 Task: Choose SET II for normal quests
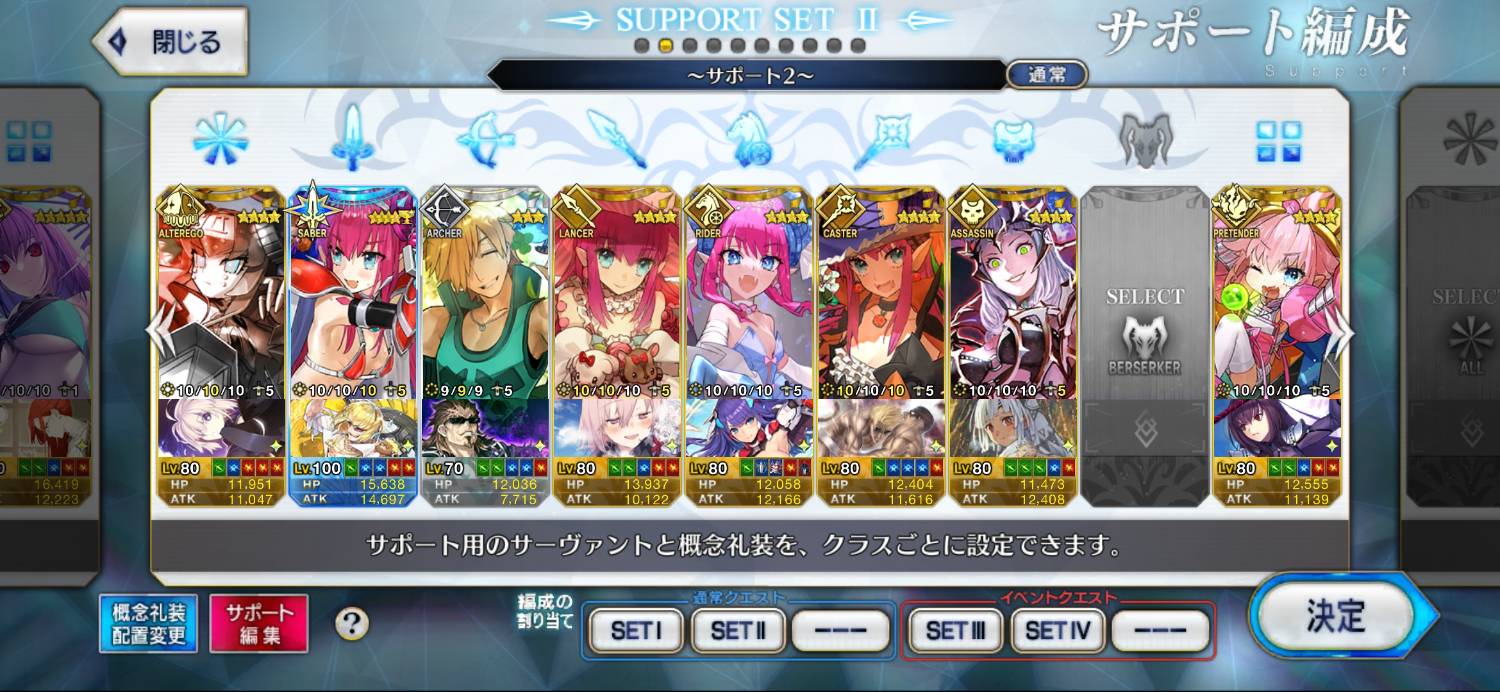pos(738,631)
